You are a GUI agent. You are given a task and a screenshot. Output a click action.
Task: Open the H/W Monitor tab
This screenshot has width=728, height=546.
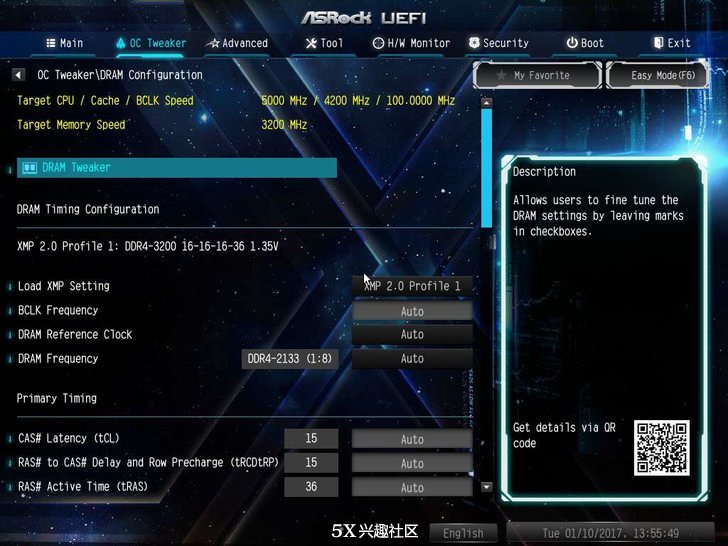pyautogui.click(x=411, y=43)
